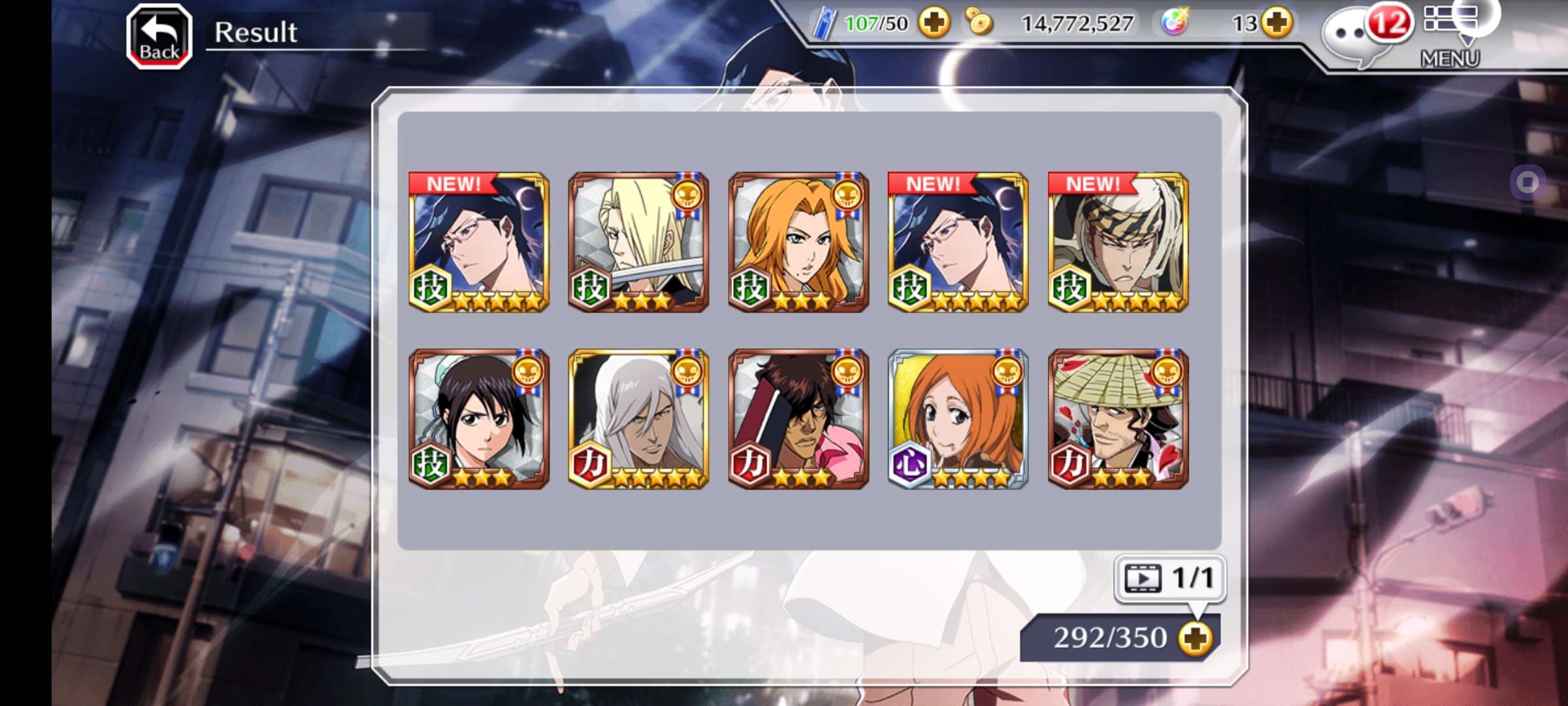Replay the summon animation via the 1/1 film icon
1568x706 pixels.
click(x=1169, y=578)
